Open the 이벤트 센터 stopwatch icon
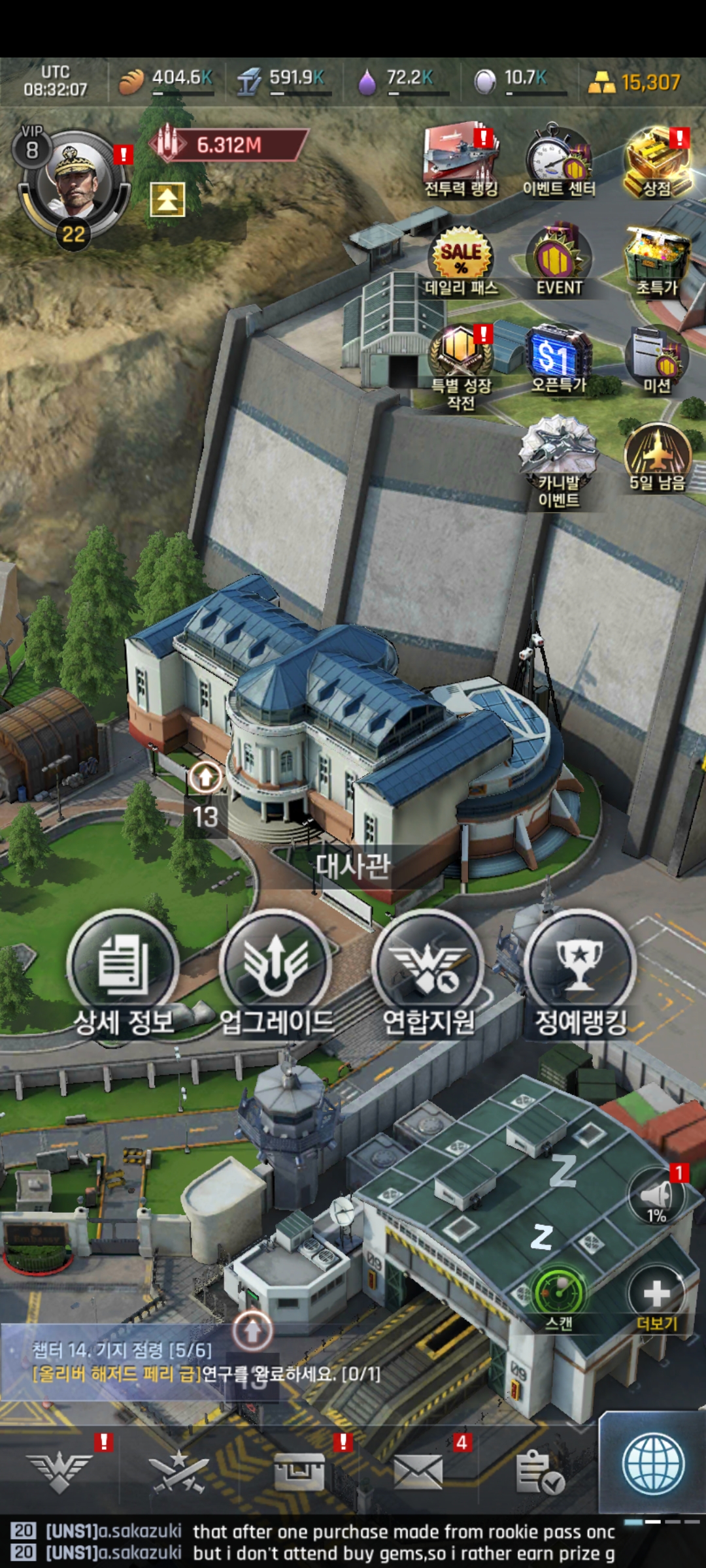Screen dimensions: 706x1568 (559, 157)
